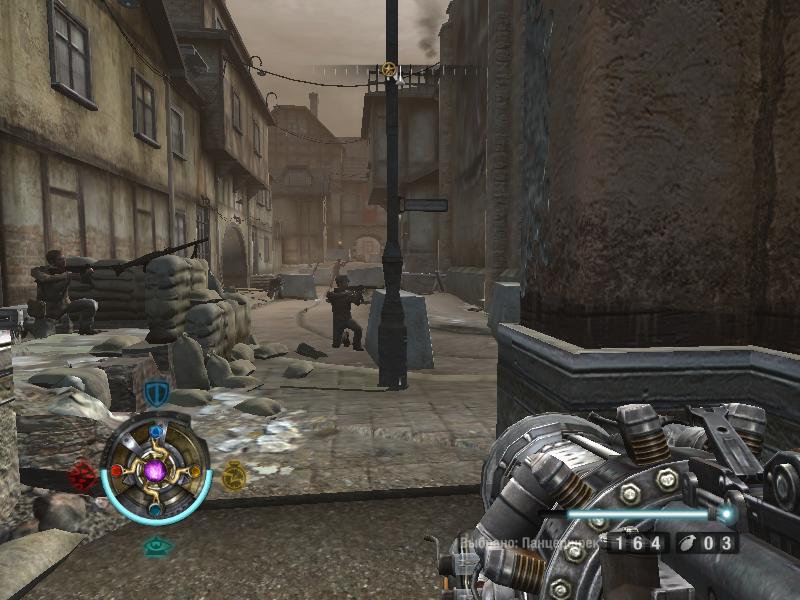Viewport: 800px width, 600px height.
Task: Choose the yellow stopwatch Mire power
Action: tap(234, 475)
